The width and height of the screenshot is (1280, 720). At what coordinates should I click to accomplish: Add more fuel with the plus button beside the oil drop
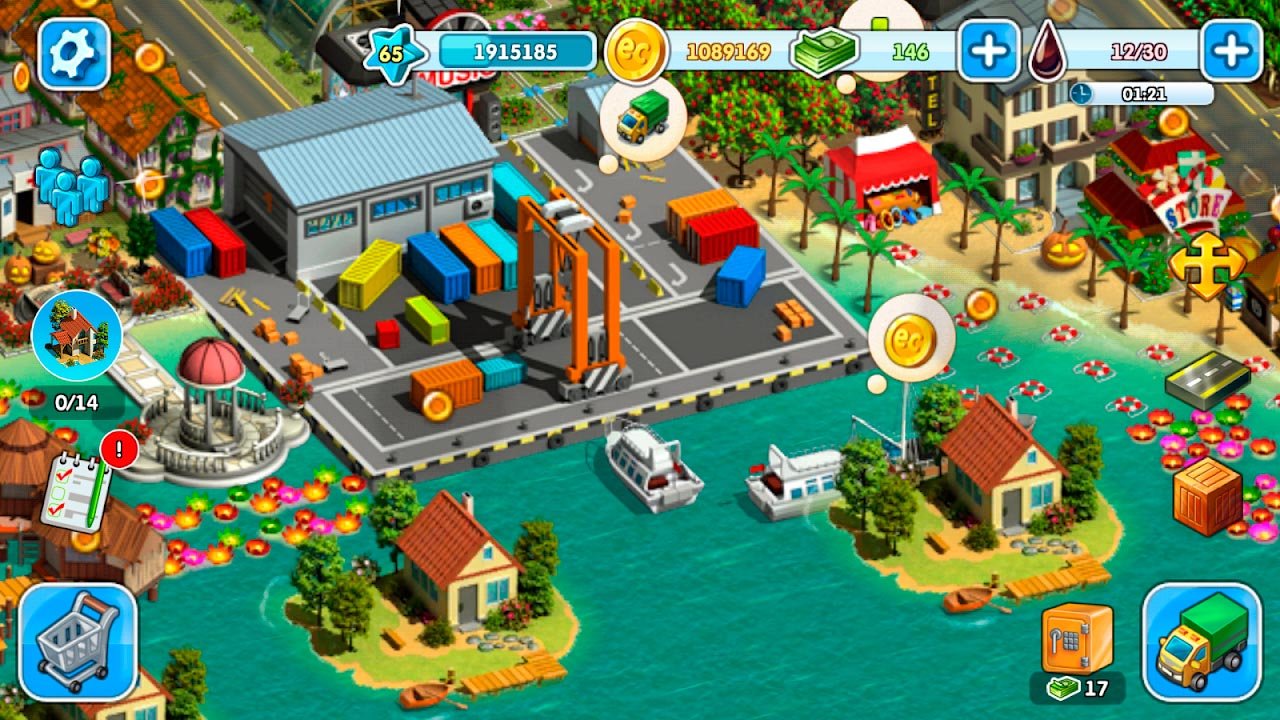pyautogui.click(x=1231, y=50)
